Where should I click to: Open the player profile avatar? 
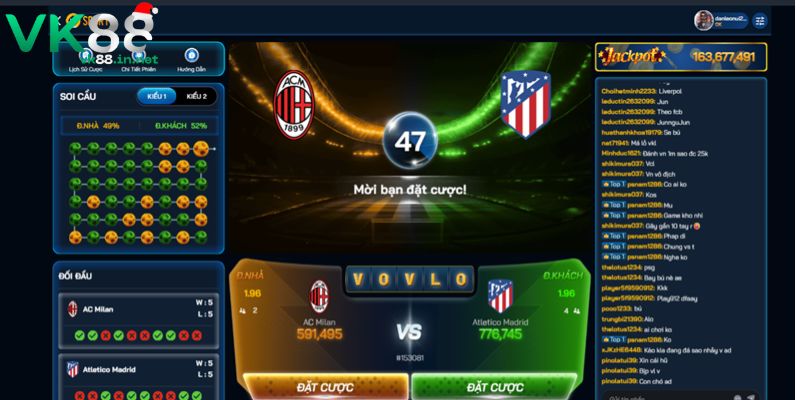tap(704, 20)
